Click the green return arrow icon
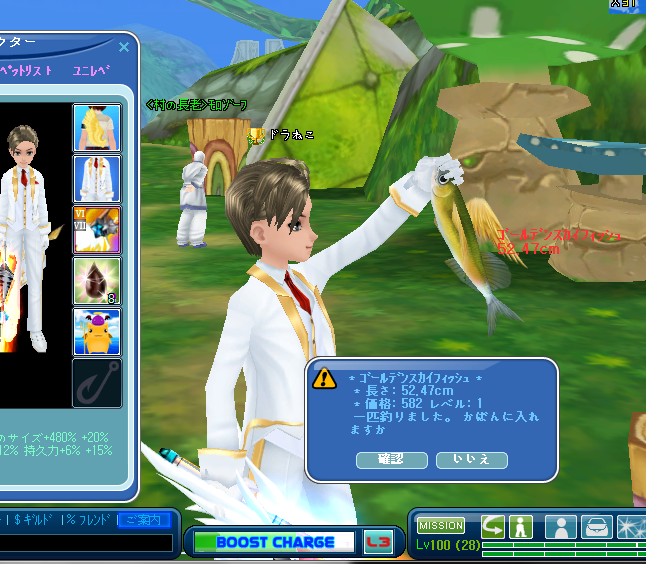 click(x=493, y=525)
